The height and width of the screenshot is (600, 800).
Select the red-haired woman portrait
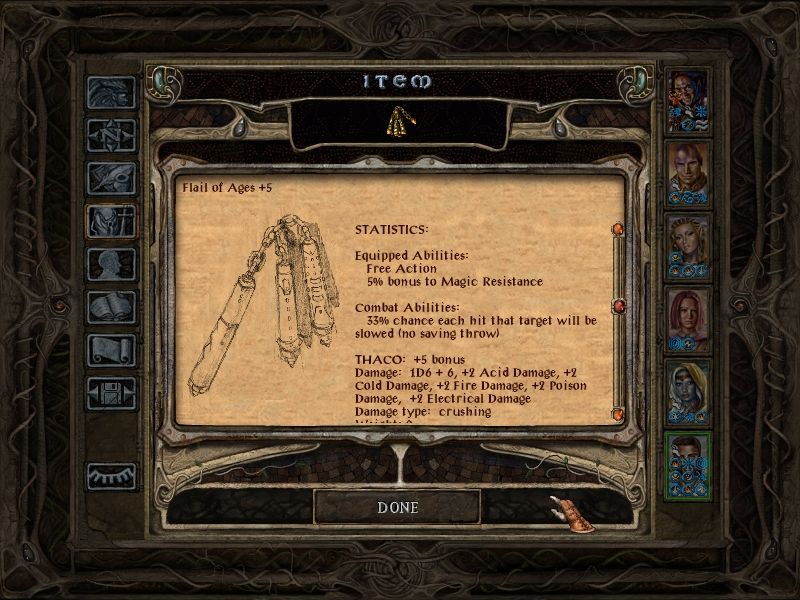click(688, 319)
